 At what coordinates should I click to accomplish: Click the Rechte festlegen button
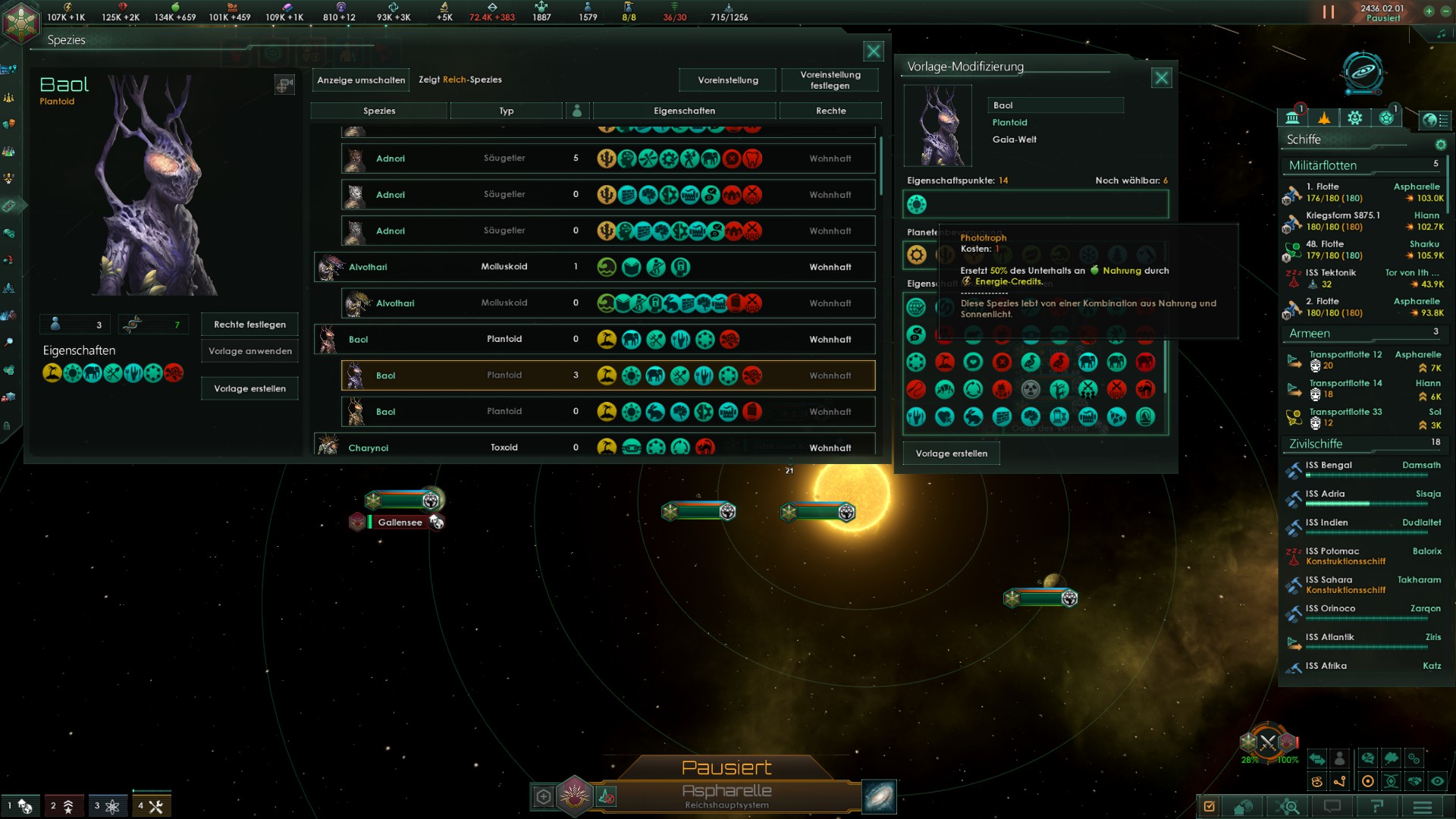(x=249, y=325)
